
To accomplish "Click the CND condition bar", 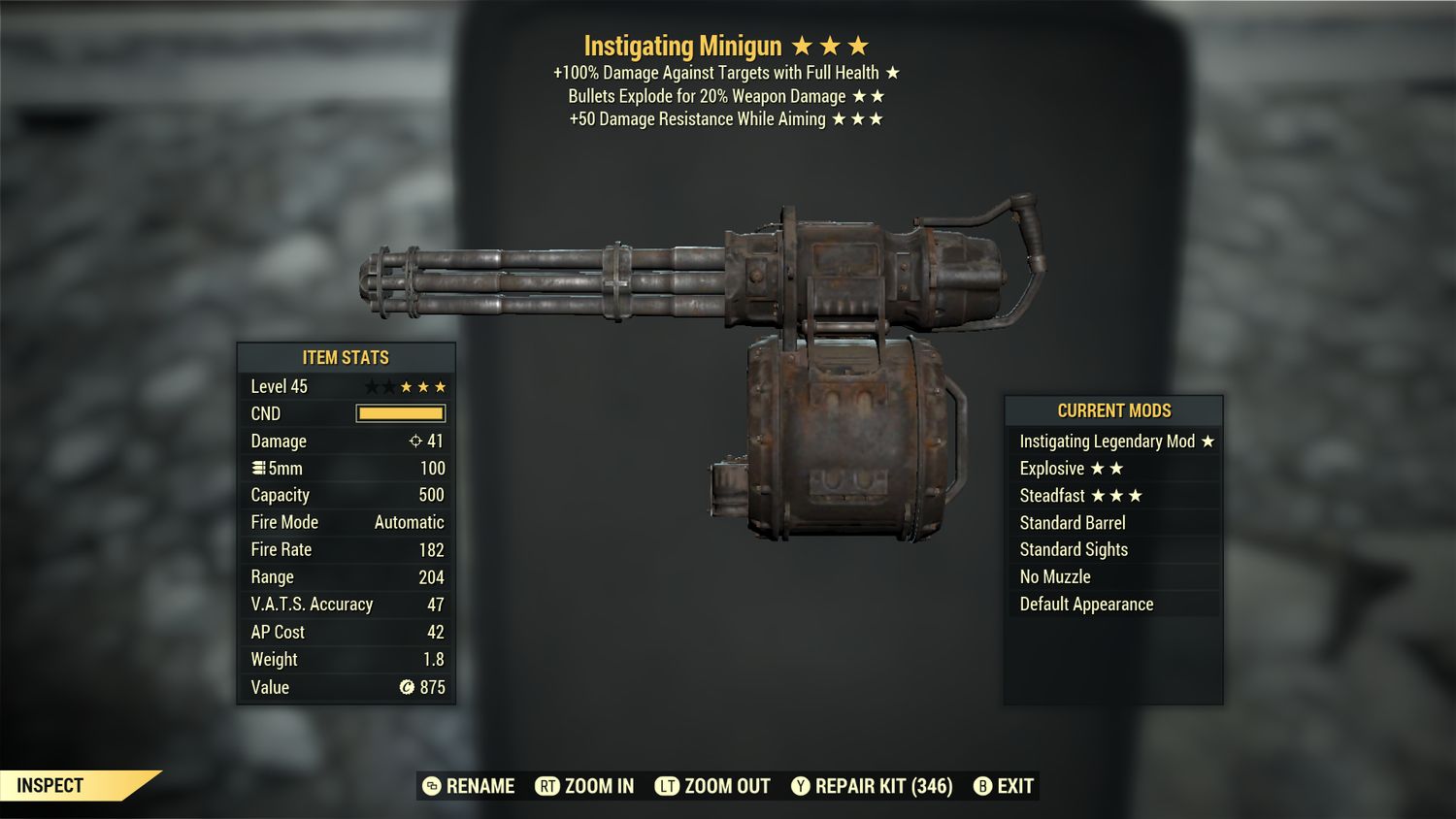I will click(401, 413).
